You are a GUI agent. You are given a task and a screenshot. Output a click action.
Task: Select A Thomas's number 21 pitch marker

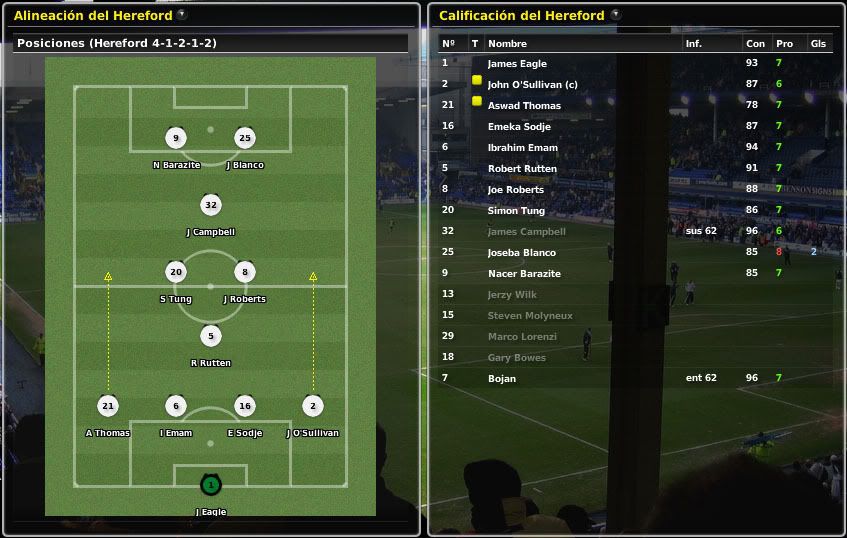(108, 406)
